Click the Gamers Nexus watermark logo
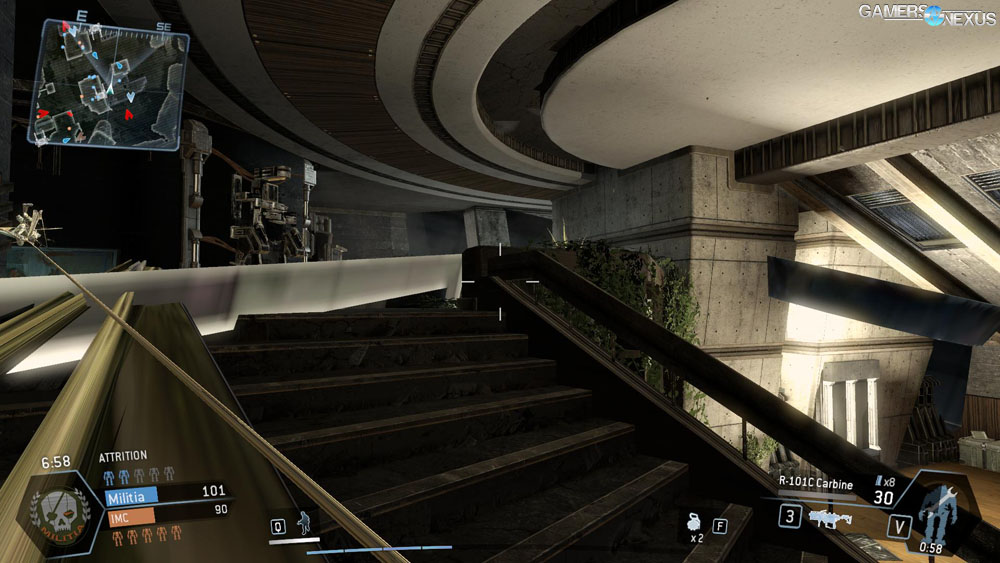This screenshot has height=563, width=1000. click(x=927, y=14)
